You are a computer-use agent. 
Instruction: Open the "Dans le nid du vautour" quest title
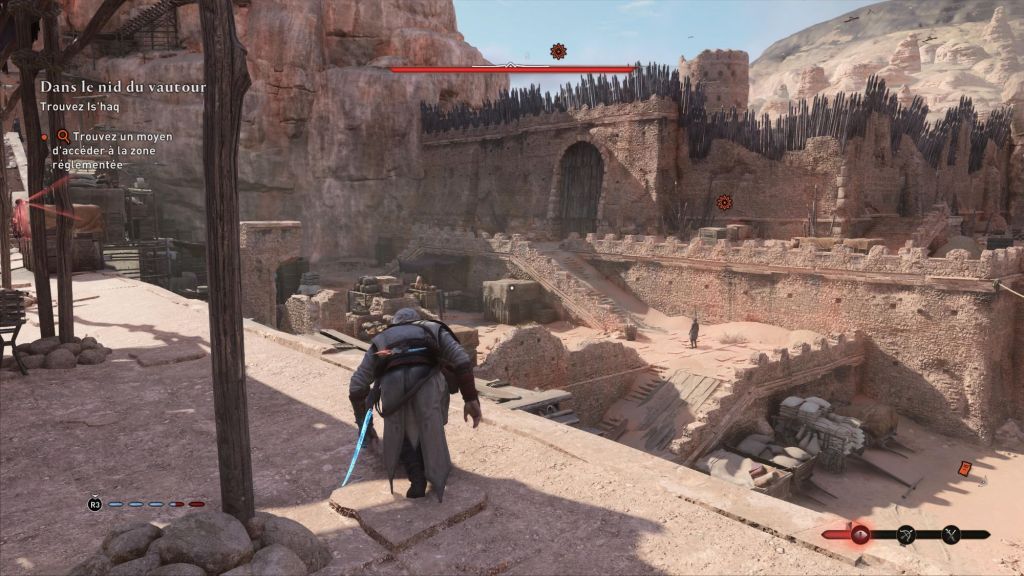click(x=123, y=87)
